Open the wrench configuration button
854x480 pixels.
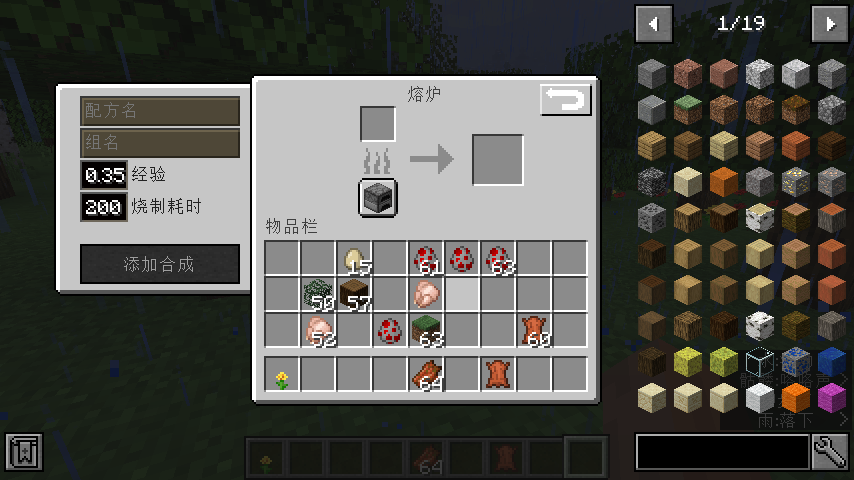(x=830, y=452)
